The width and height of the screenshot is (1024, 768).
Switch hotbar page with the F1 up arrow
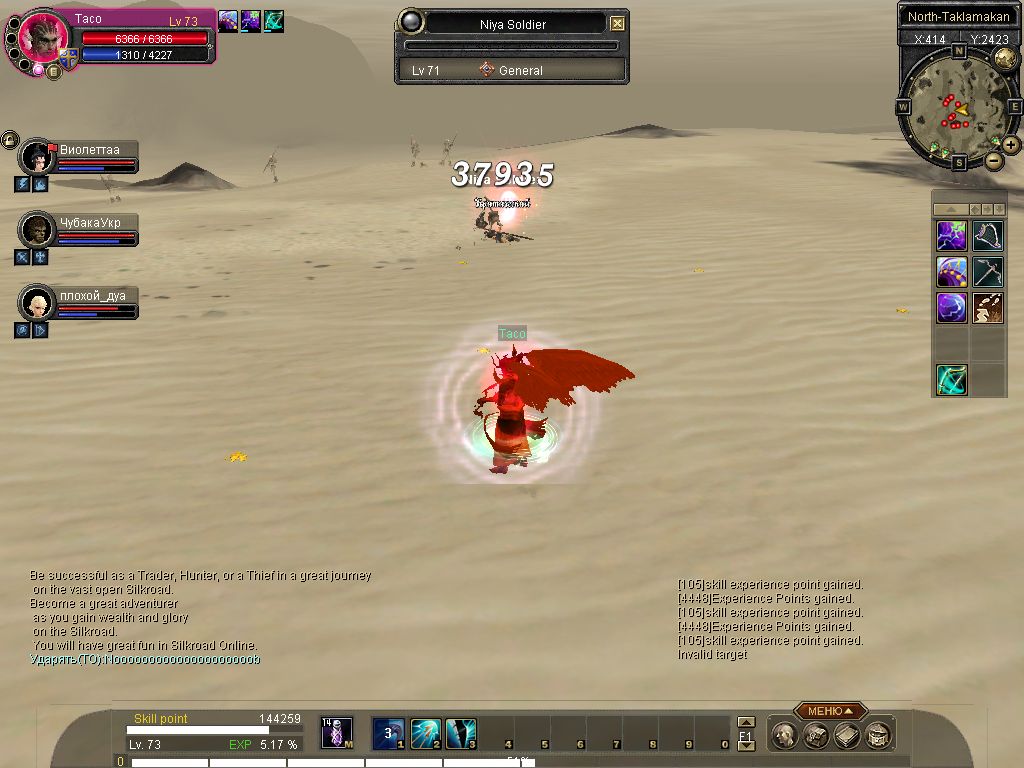tap(745, 722)
